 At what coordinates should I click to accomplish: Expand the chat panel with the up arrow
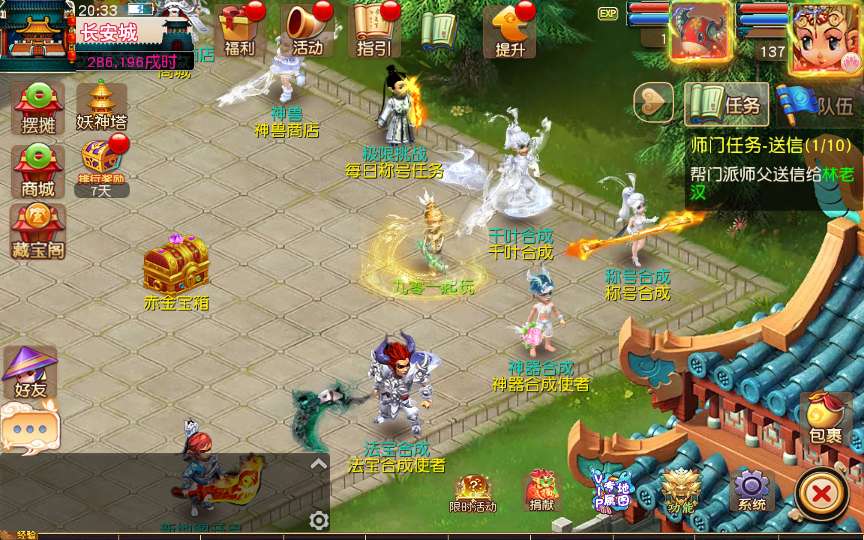click(x=319, y=464)
